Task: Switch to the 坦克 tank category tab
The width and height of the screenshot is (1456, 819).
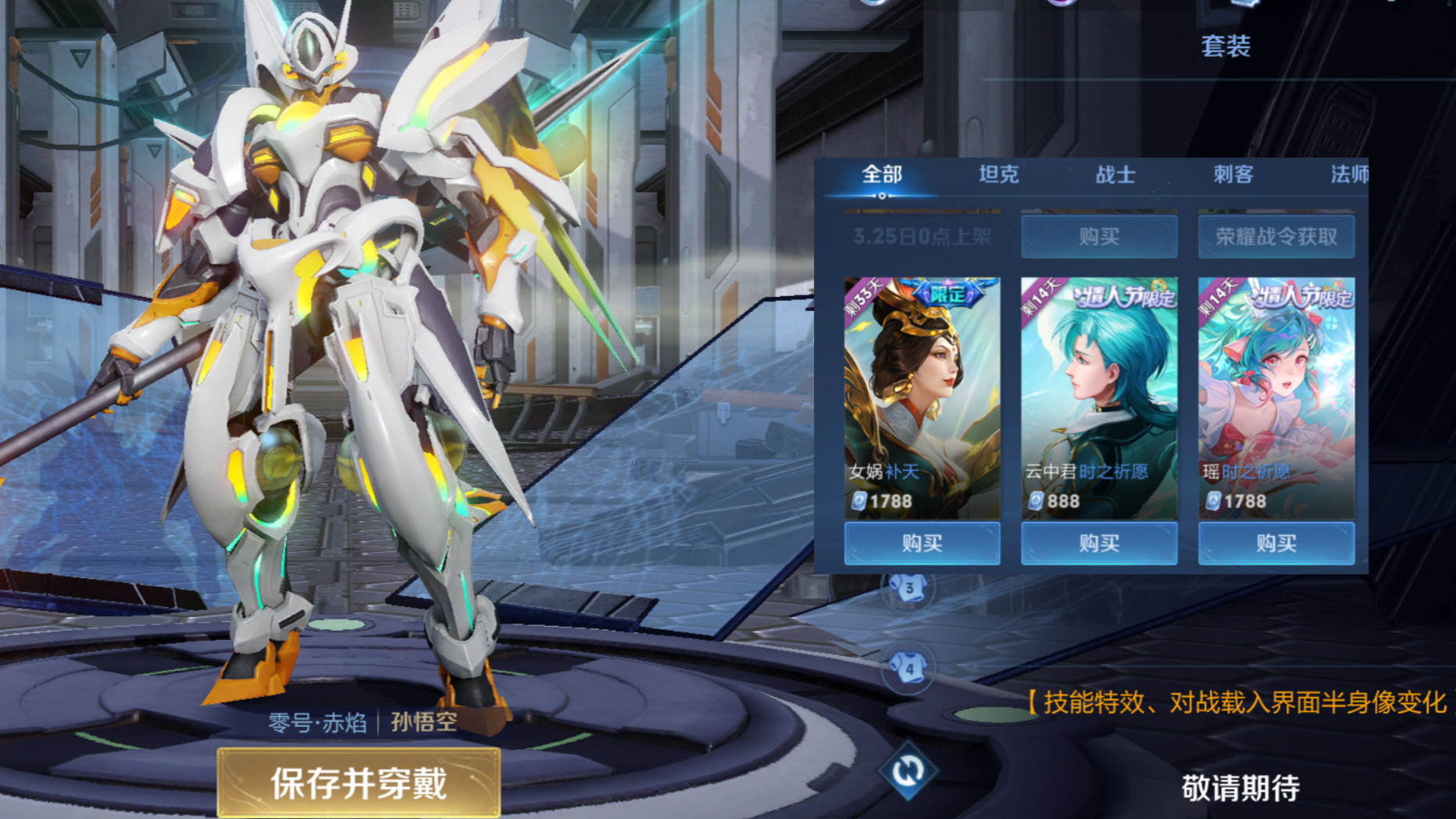Action: point(1000,175)
